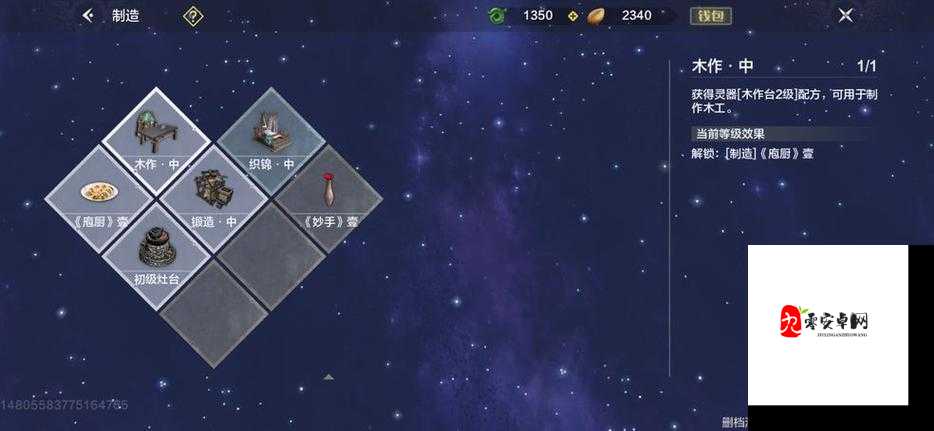Open the question mark help icon
The width and height of the screenshot is (934, 431).
[192, 15]
